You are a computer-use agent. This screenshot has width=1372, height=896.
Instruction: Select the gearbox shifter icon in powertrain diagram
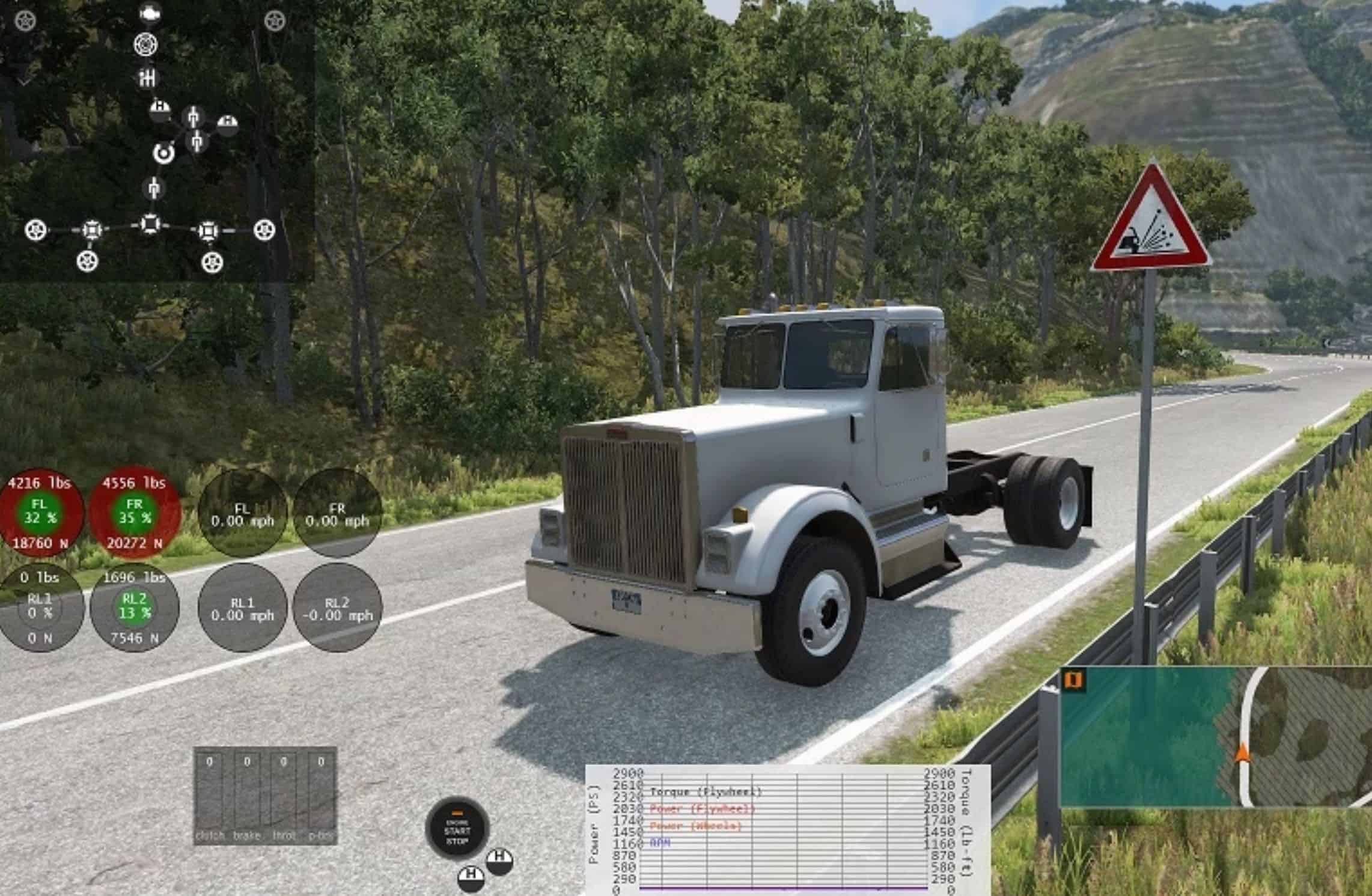(147, 78)
